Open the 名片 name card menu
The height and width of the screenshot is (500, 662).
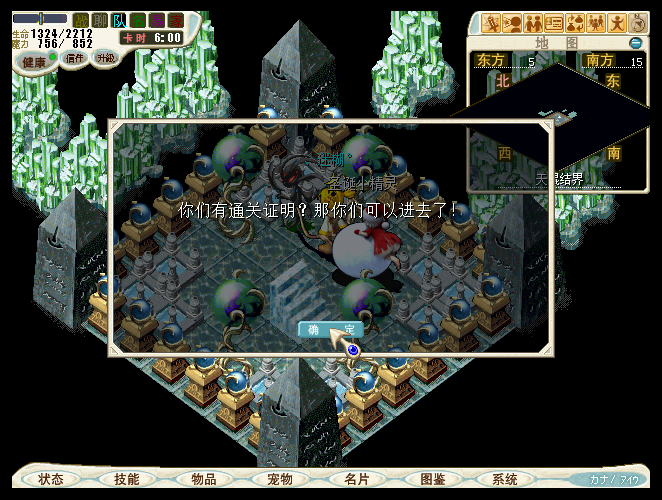point(356,479)
